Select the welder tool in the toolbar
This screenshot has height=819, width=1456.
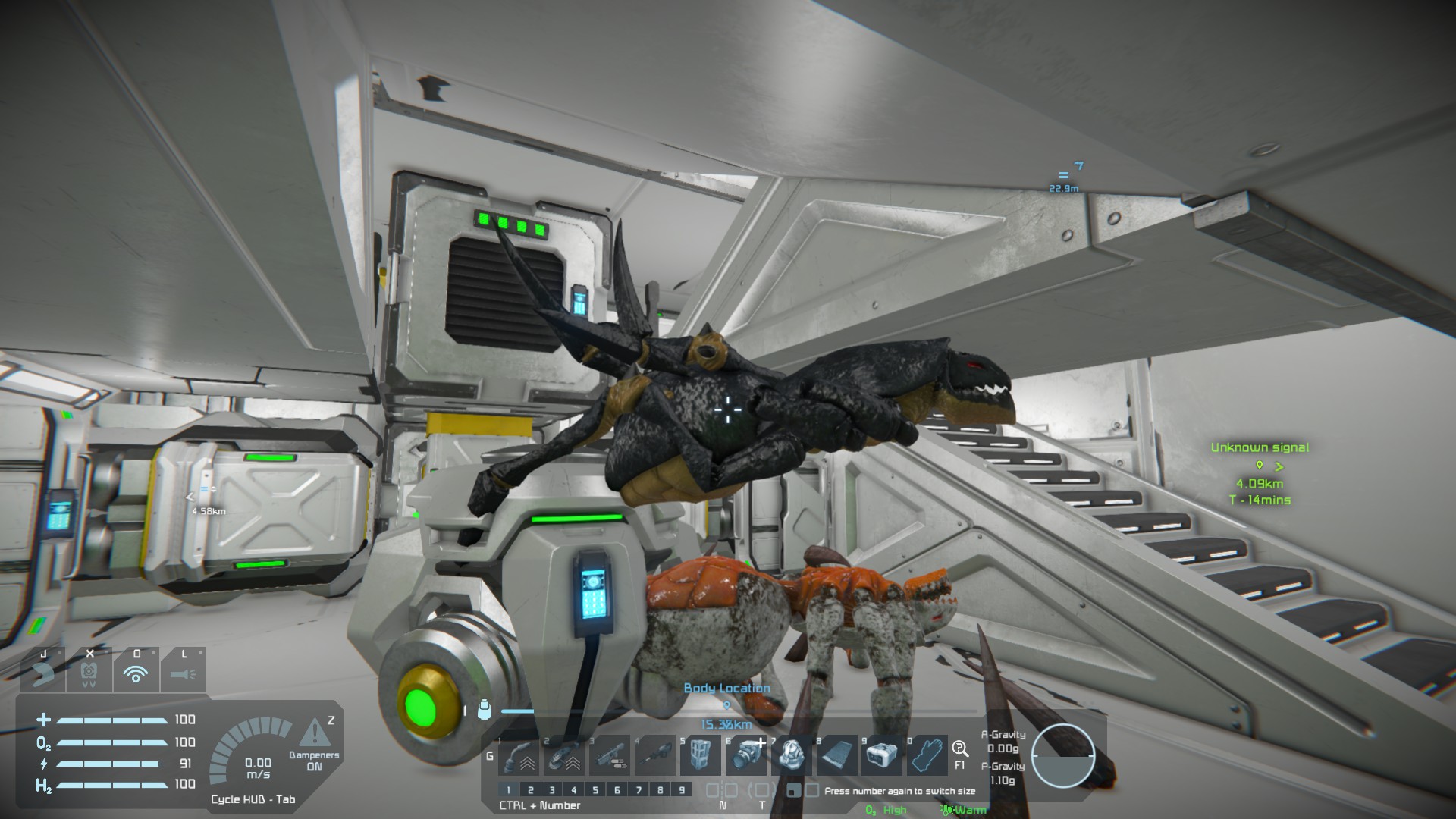click(518, 756)
